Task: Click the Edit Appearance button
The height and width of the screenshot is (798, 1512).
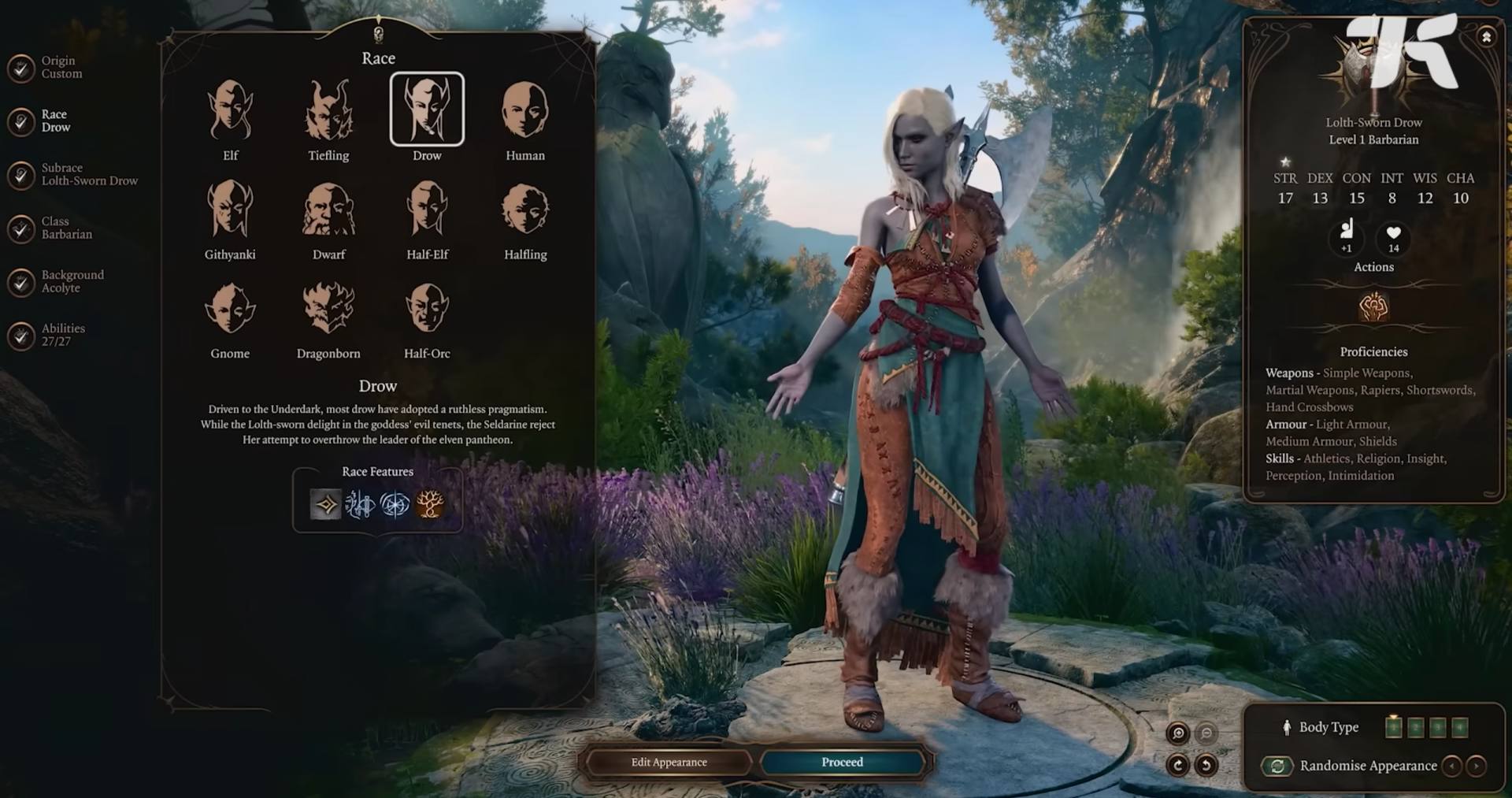Action: tap(669, 763)
